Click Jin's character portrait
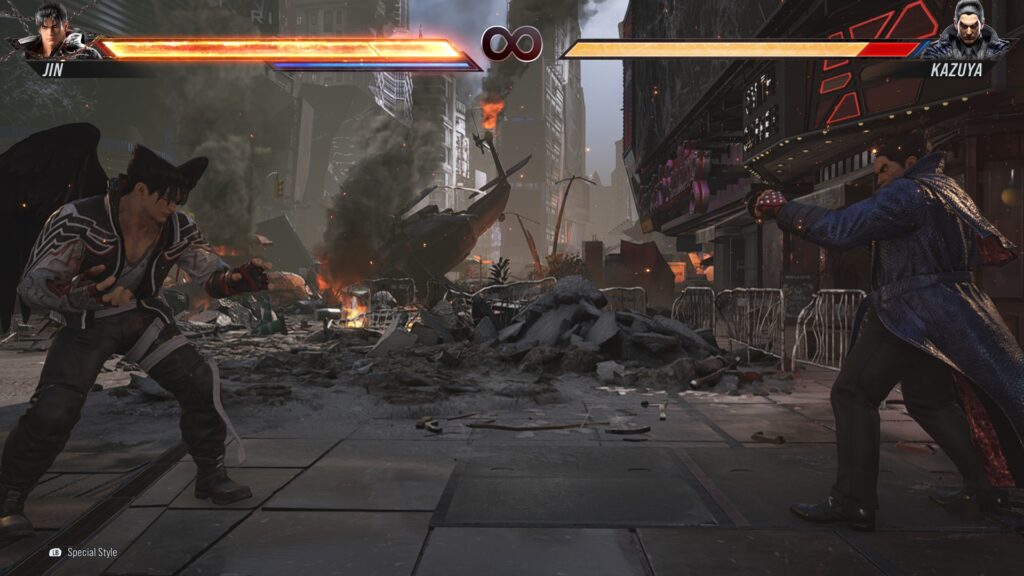 [53, 32]
